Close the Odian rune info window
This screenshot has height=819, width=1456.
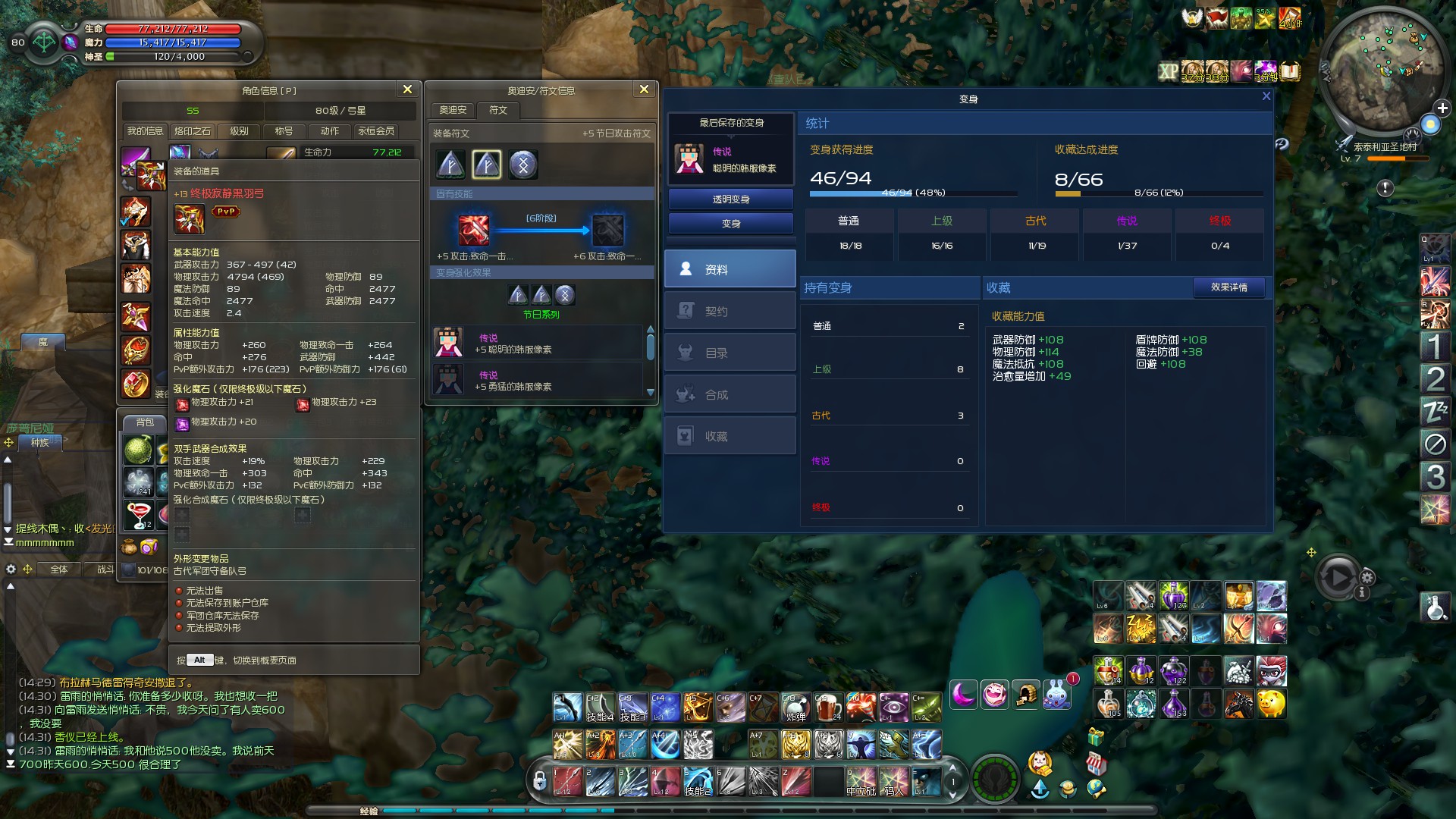(x=644, y=89)
